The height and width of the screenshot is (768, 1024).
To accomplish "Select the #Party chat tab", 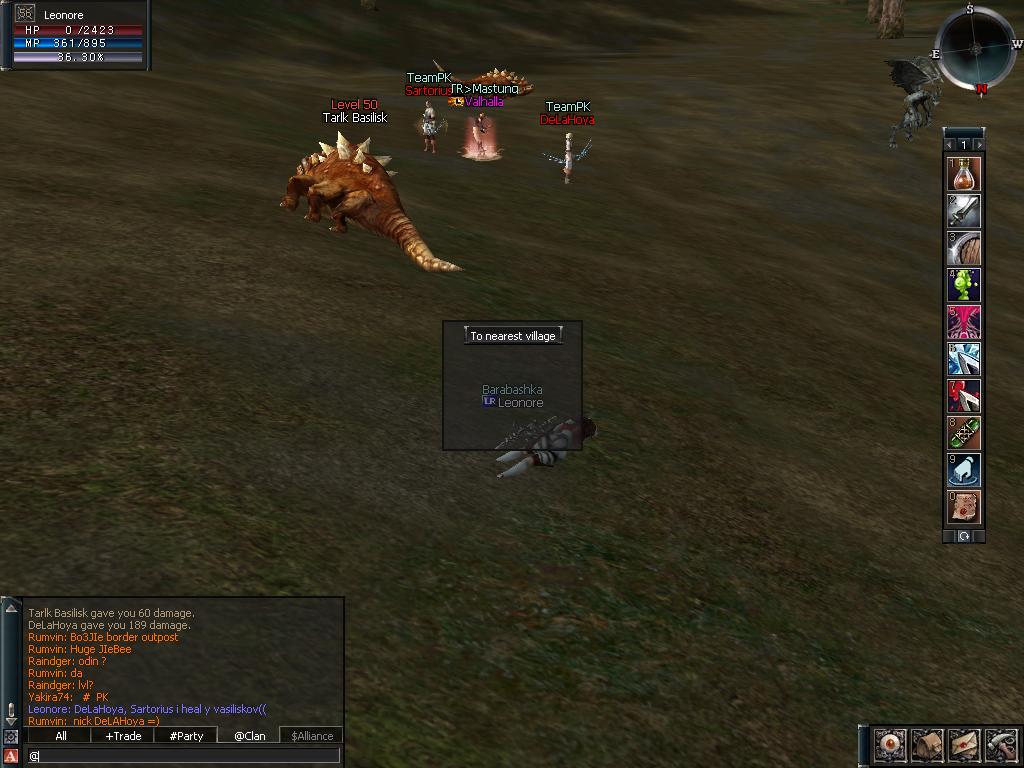I will point(186,736).
